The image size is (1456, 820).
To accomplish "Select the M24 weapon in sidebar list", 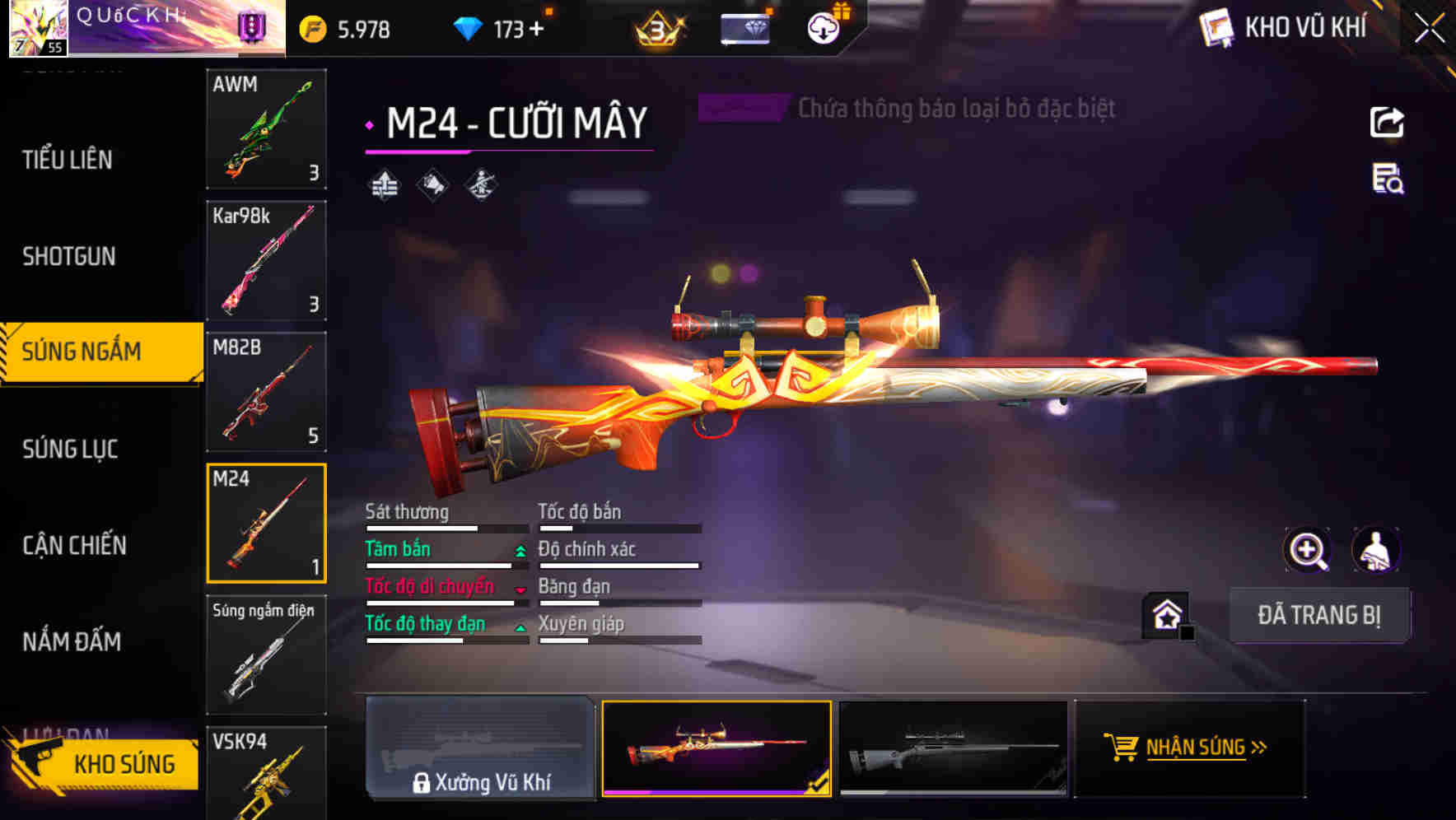I will tap(266, 522).
